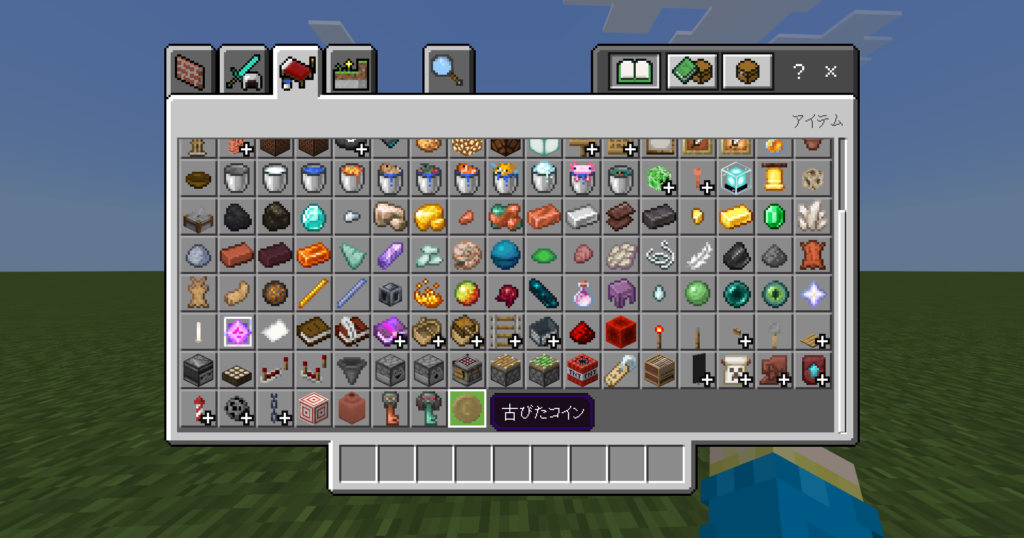Grab the redstone block
Image resolution: width=1024 pixels, height=538 pixels.
tap(620, 332)
